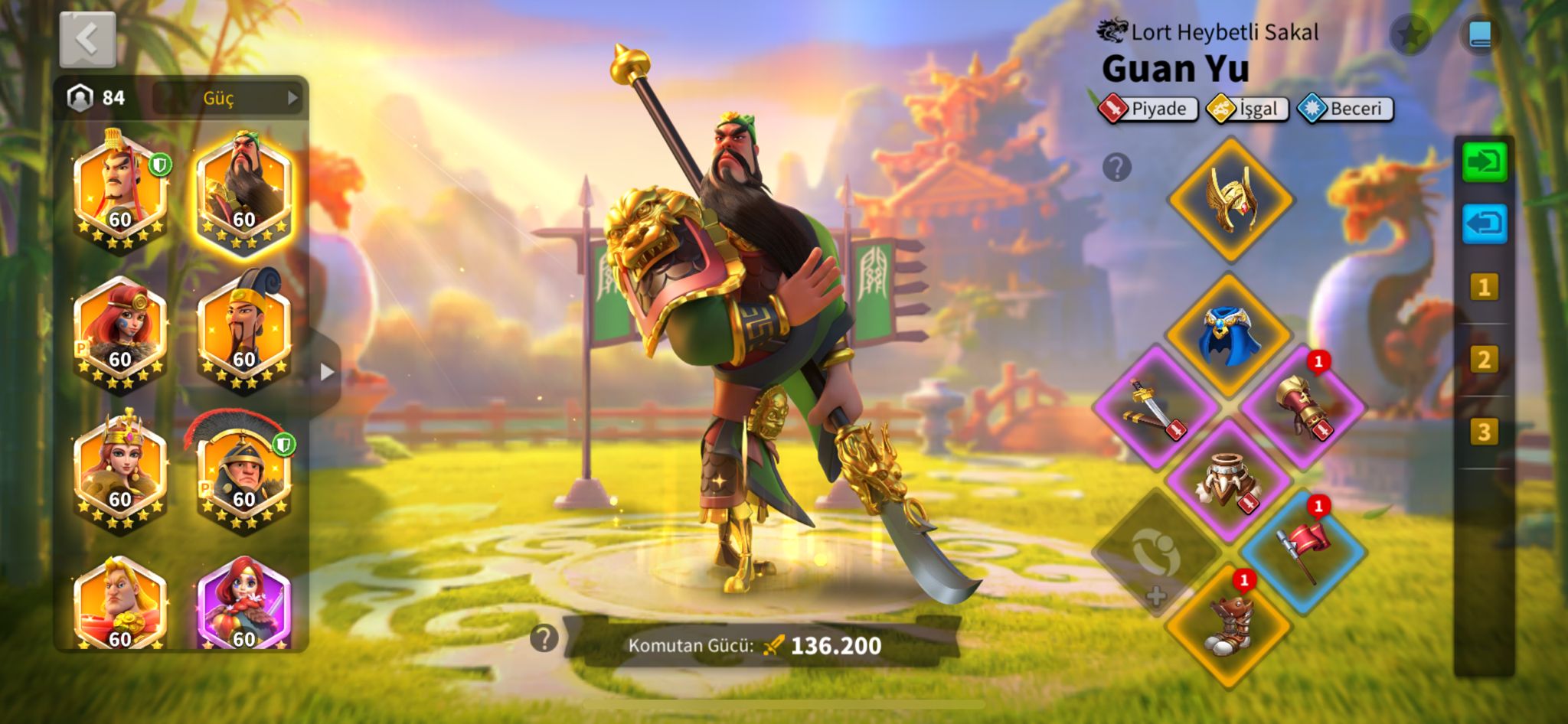Select the leg armor equipment slot

[1229, 480]
